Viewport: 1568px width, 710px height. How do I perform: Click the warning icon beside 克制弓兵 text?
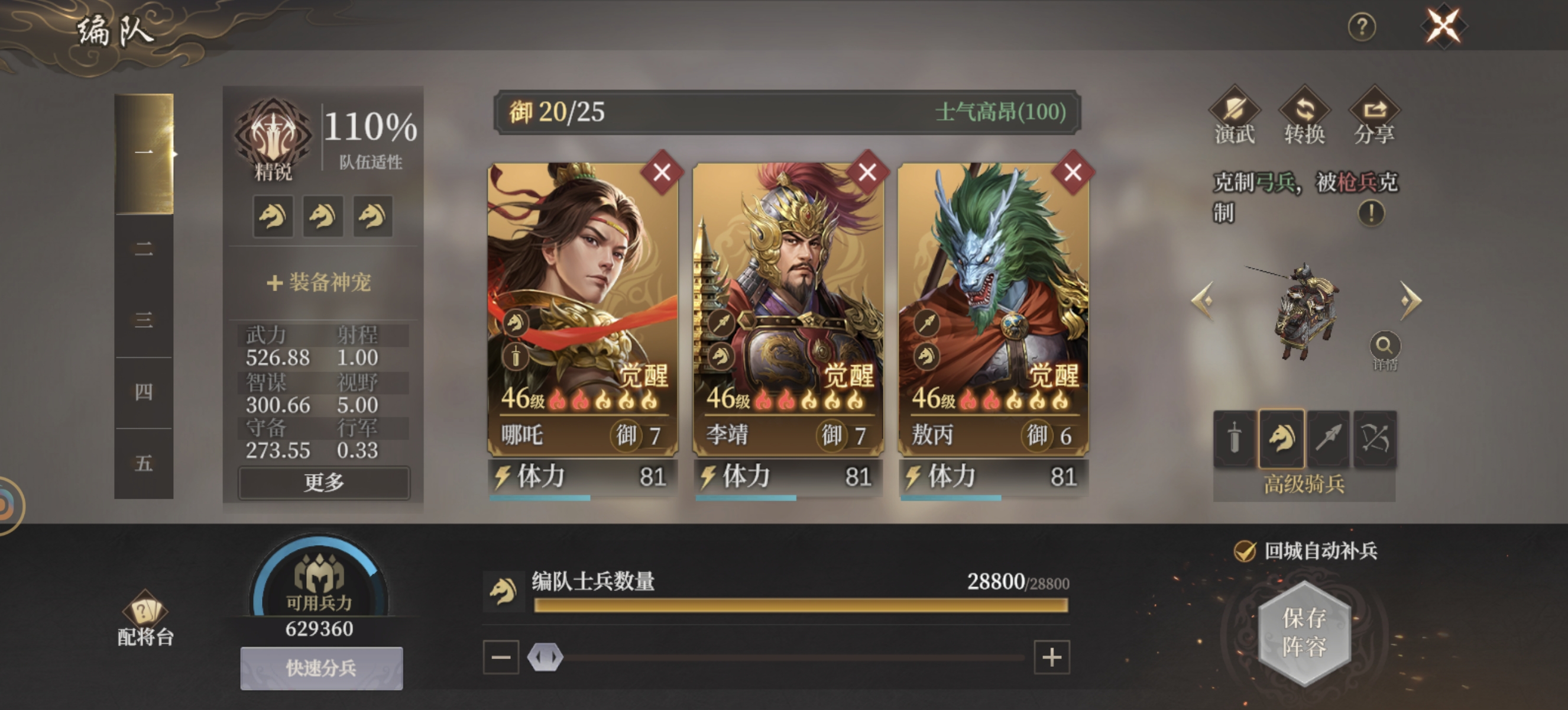(1372, 214)
